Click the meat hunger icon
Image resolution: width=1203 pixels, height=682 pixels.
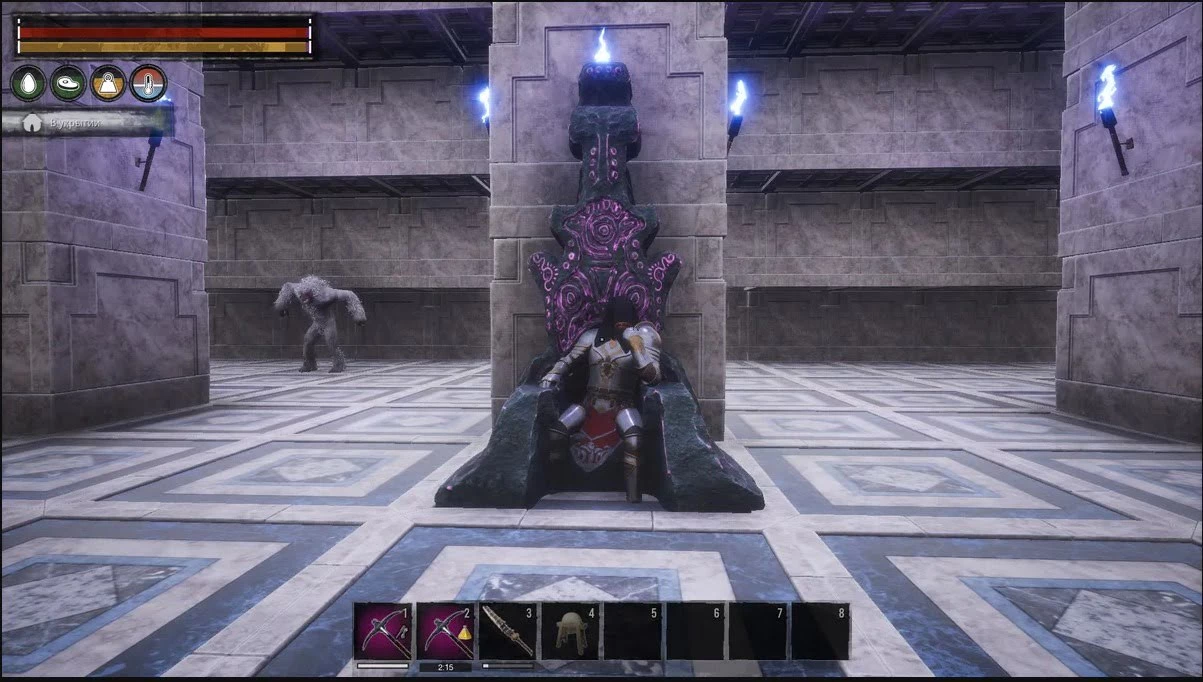69,83
